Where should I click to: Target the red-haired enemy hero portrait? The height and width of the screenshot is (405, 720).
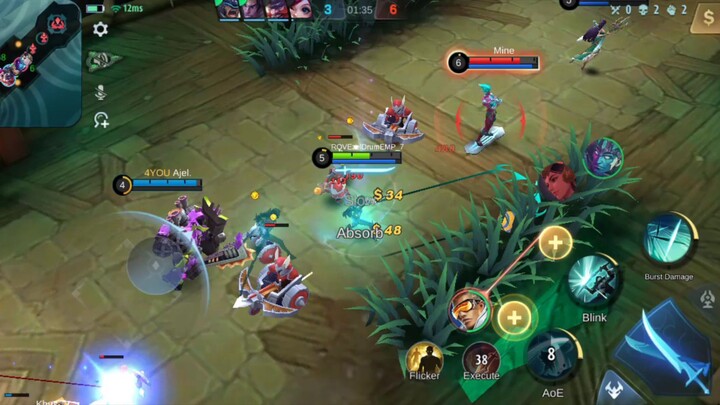click(557, 182)
